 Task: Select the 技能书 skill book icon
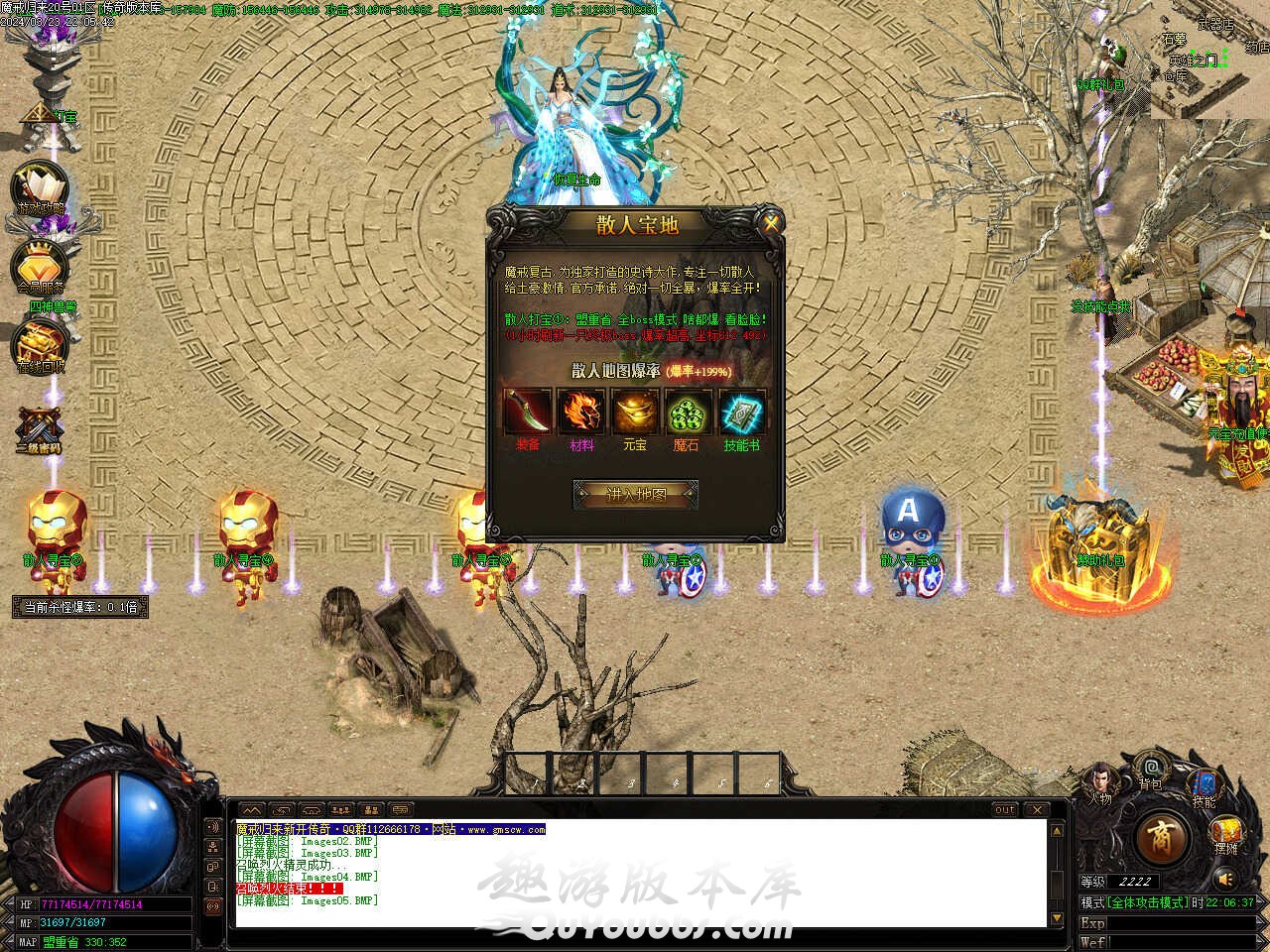point(741,412)
